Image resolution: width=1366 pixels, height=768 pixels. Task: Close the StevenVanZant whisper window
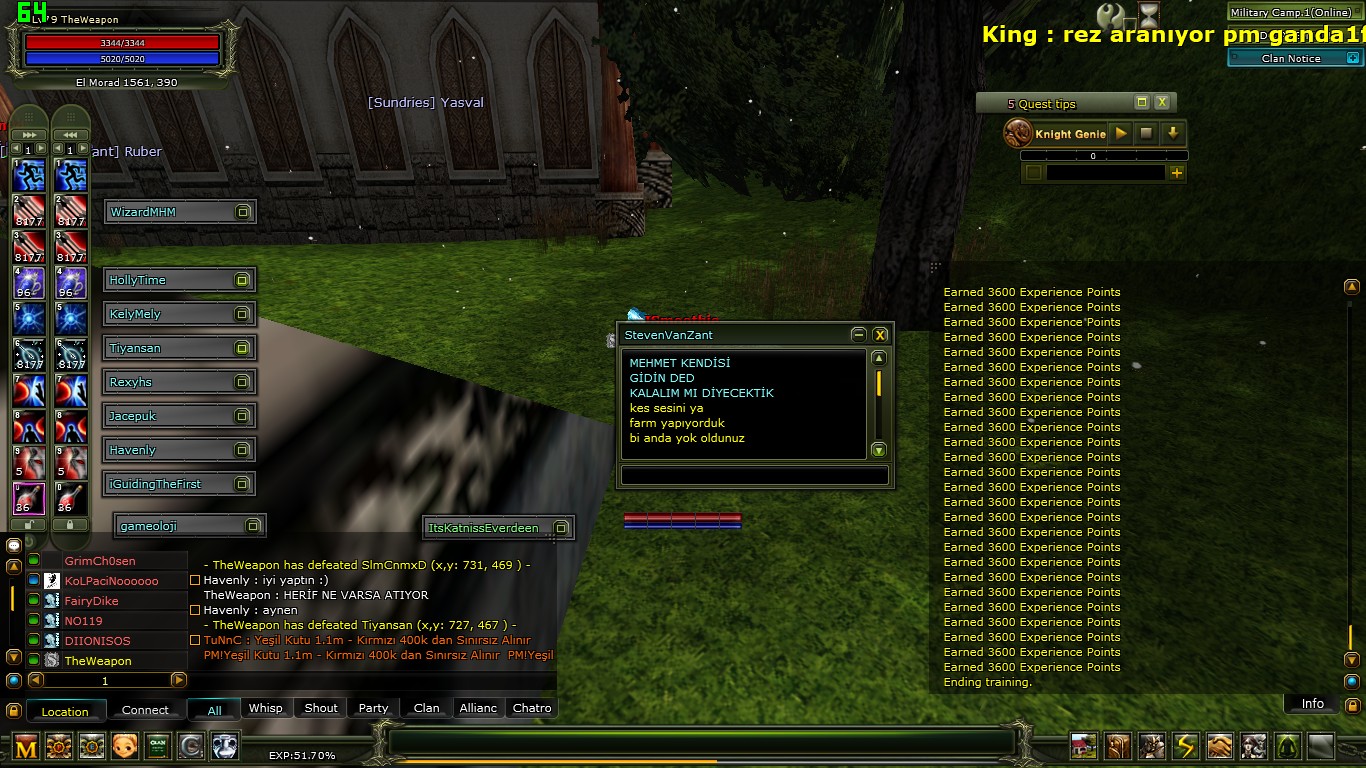(880, 335)
